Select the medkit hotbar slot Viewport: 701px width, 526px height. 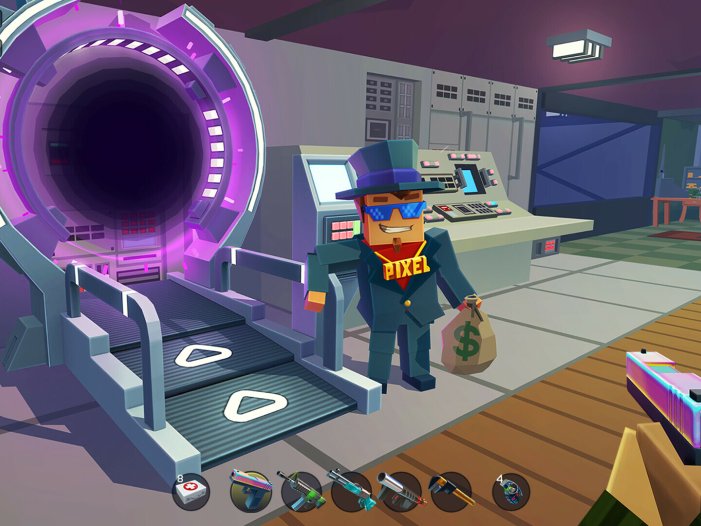(x=191, y=490)
